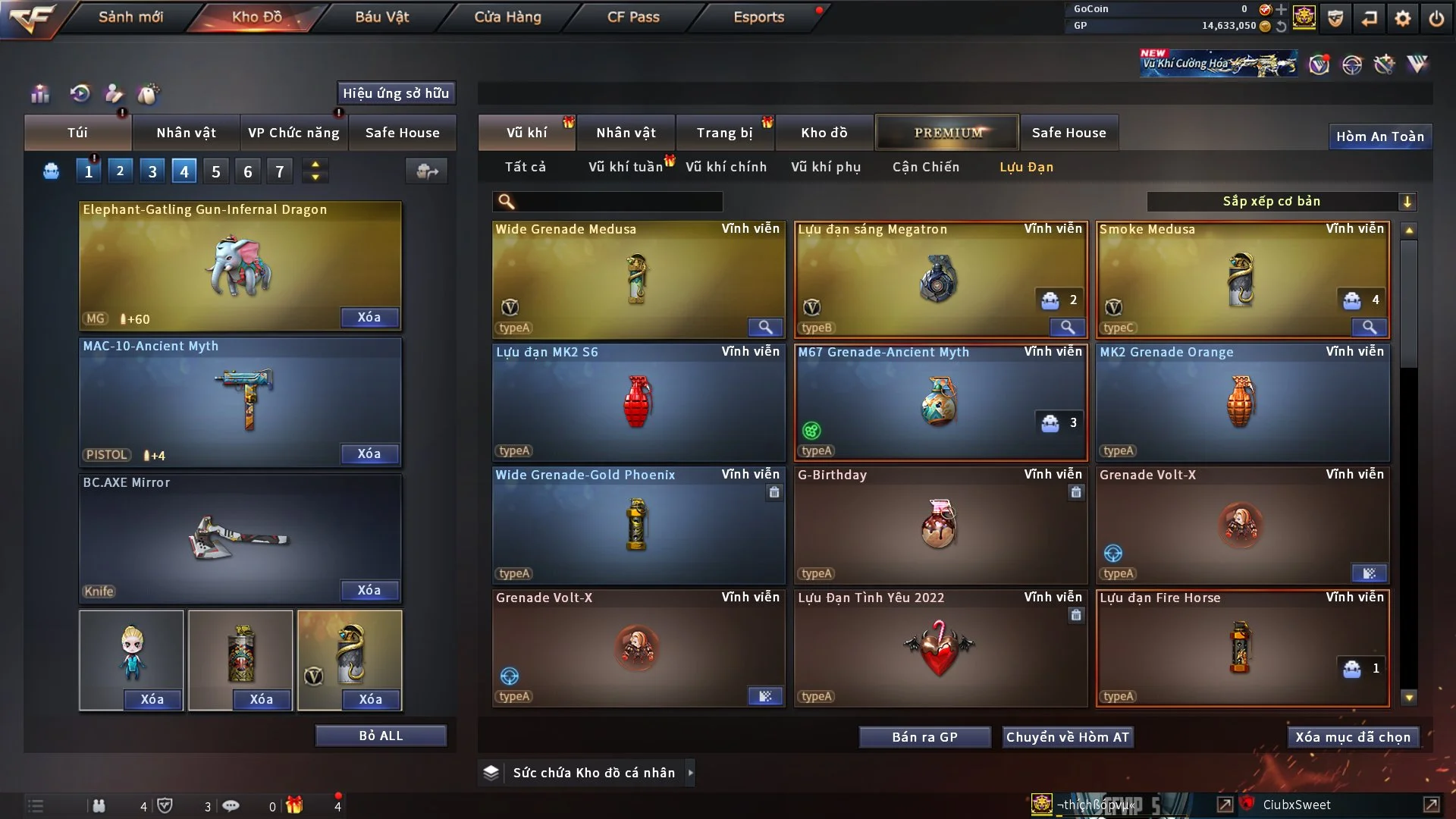Open the Hòm An Toàn safe box

(1379, 136)
